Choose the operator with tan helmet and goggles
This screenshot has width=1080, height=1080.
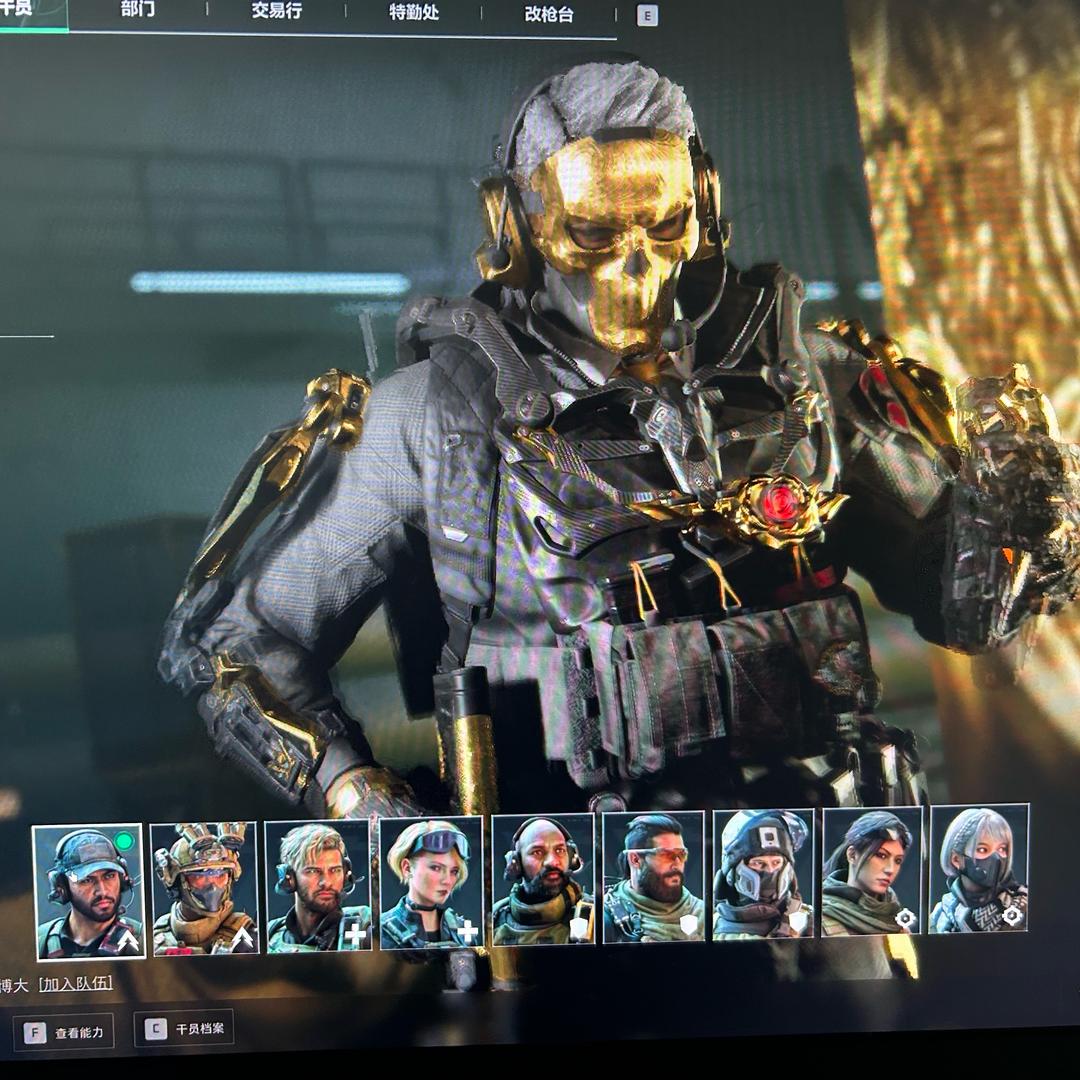[x=203, y=888]
